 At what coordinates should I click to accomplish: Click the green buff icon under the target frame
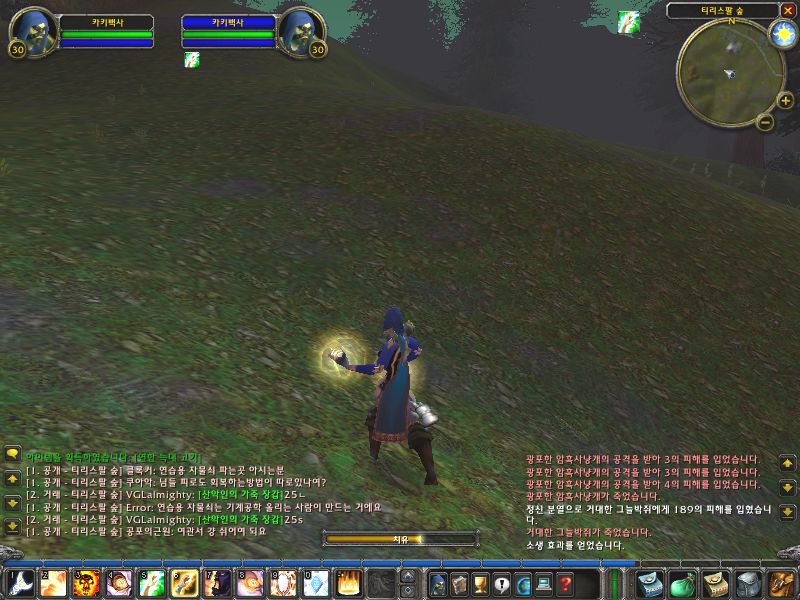[x=192, y=60]
